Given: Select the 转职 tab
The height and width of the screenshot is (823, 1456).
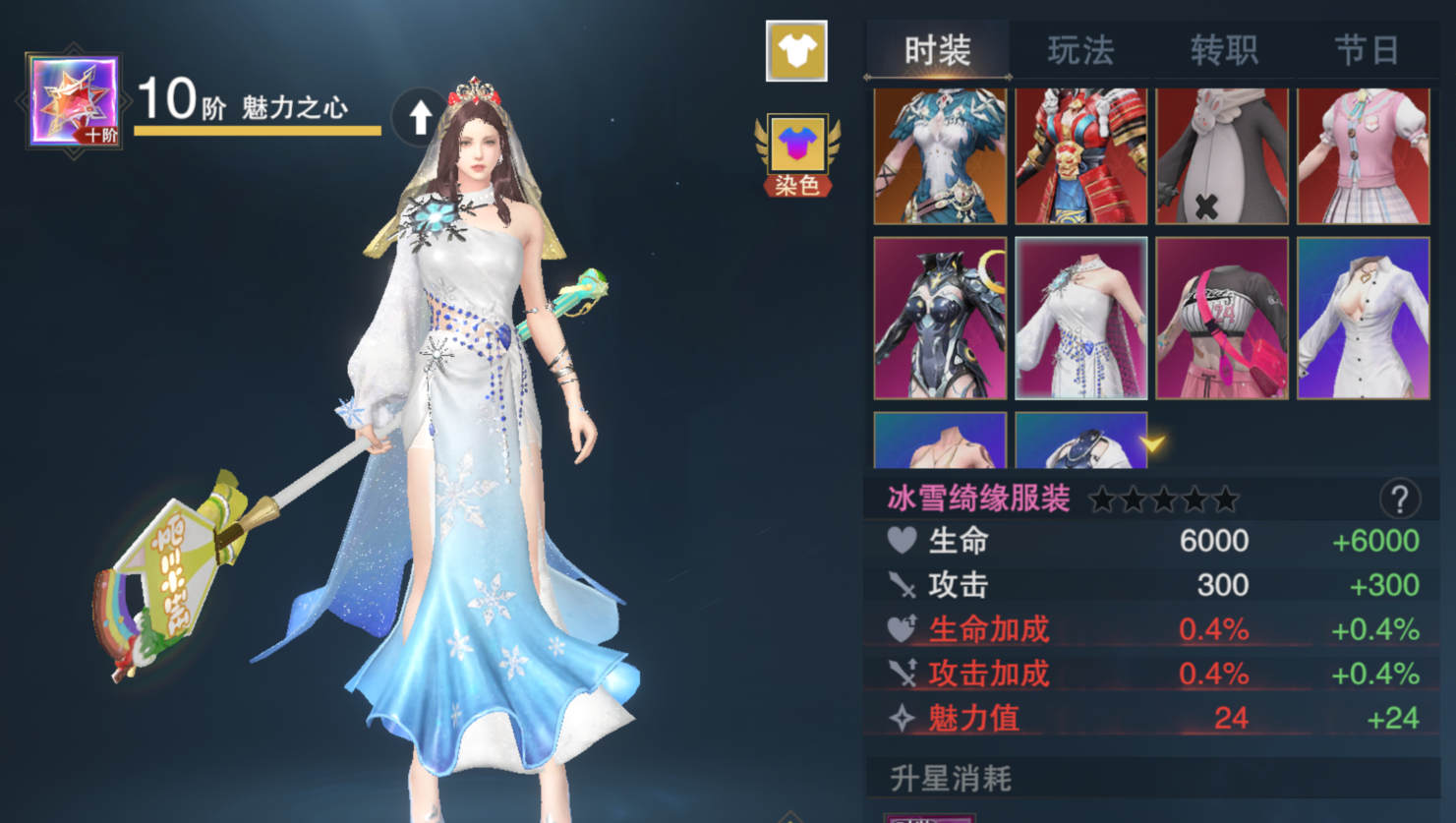Looking at the screenshot, I should 1223,50.
